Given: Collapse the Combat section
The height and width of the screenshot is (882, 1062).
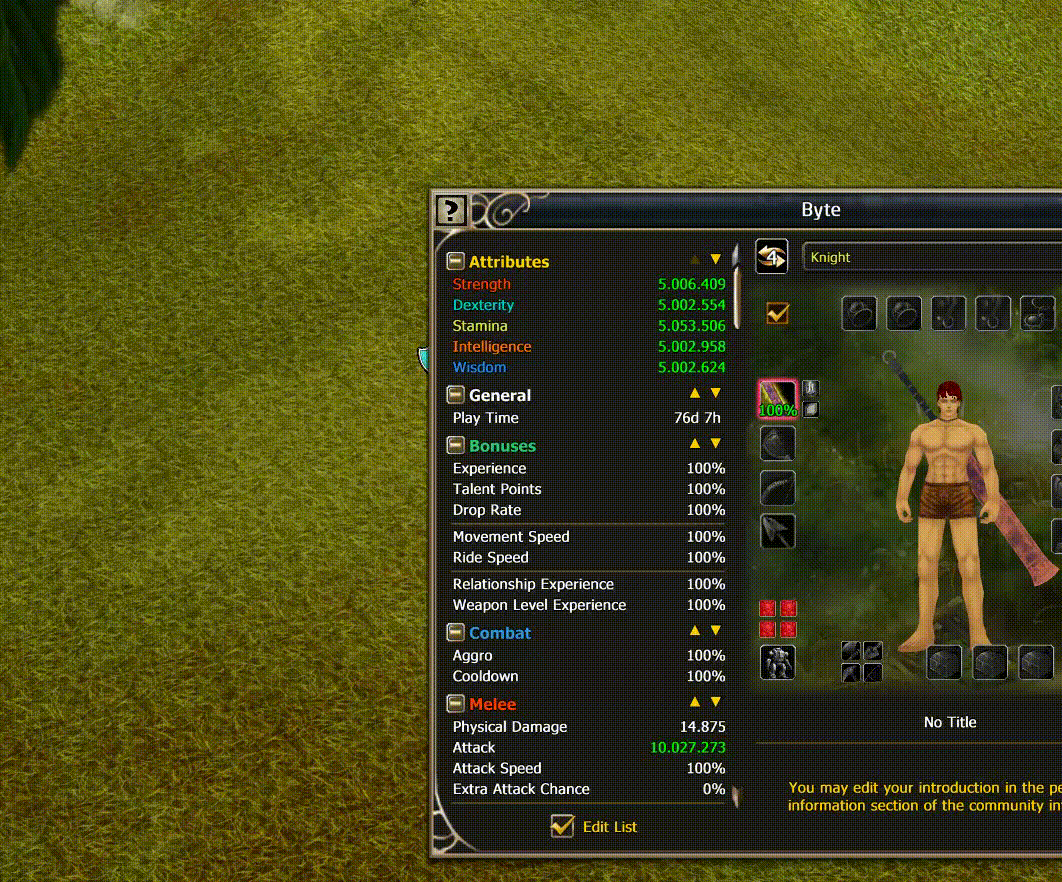Looking at the screenshot, I should [455, 633].
